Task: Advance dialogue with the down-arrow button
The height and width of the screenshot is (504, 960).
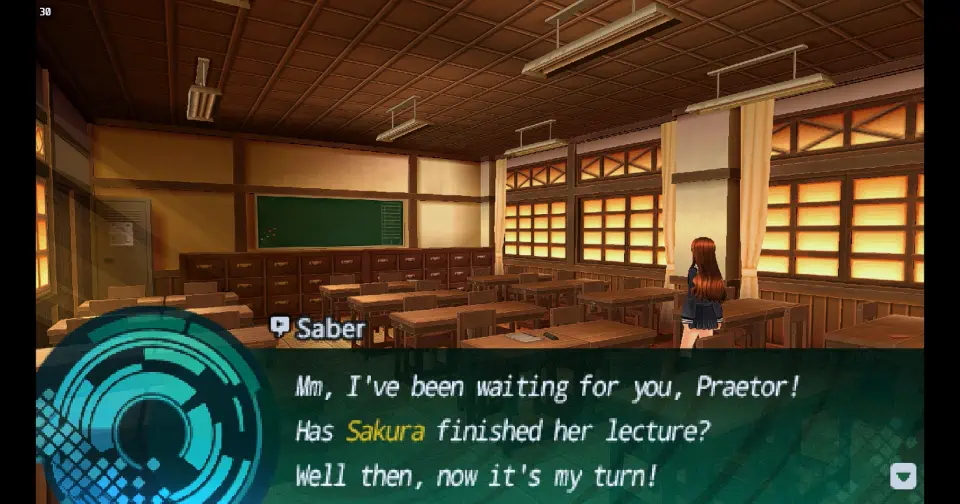Action: coord(902,476)
